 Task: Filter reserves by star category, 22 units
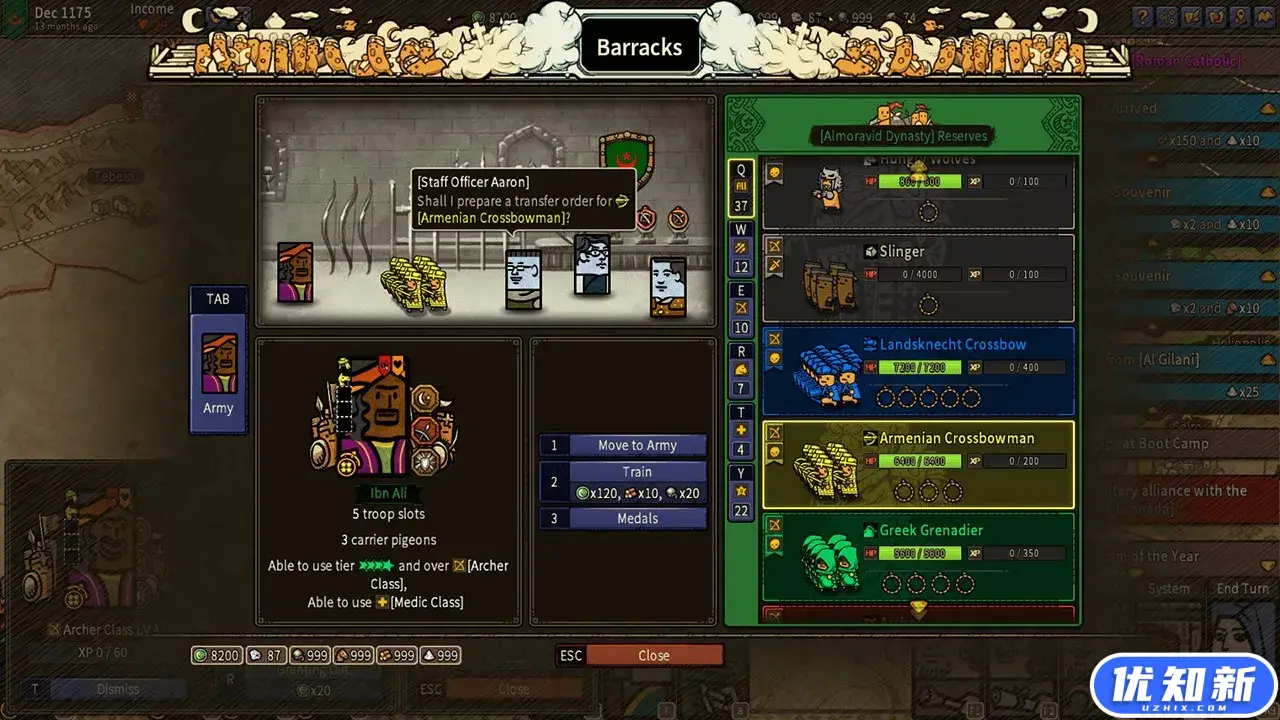click(x=741, y=492)
